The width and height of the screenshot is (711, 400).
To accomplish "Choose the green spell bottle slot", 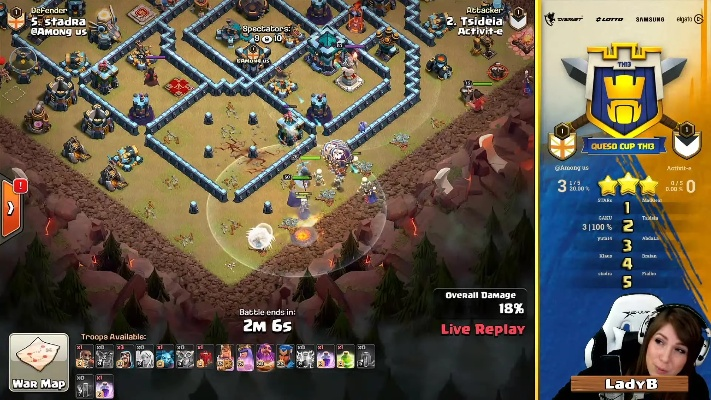I will pyautogui.click(x=346, y=356).
